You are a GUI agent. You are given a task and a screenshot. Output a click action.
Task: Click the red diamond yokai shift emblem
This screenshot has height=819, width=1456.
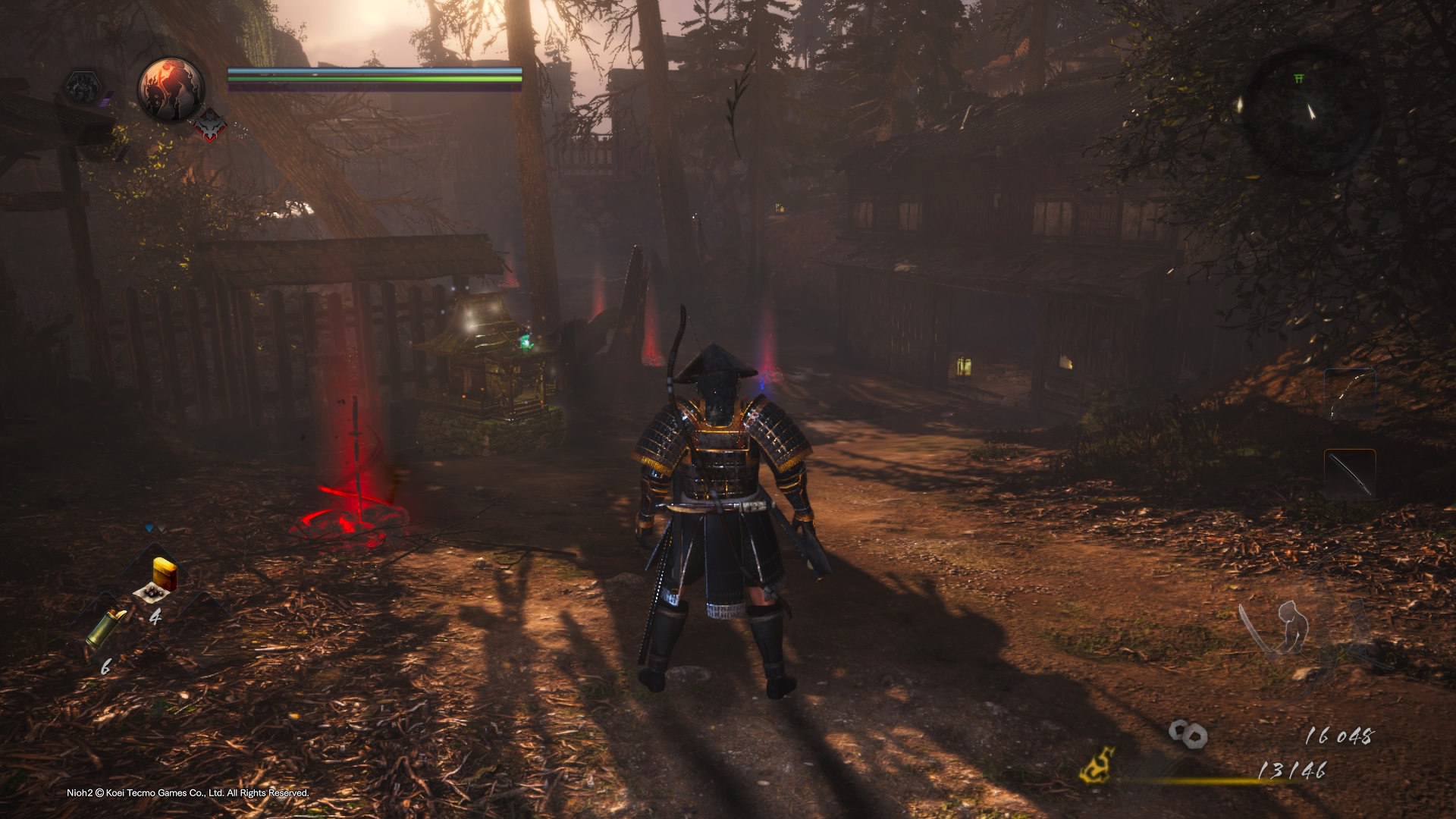coord(211,124)
